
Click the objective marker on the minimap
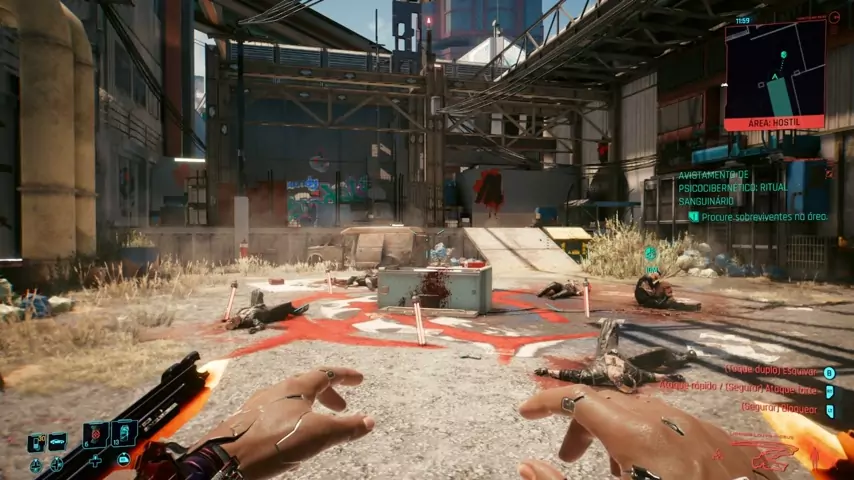pos(783,54)
